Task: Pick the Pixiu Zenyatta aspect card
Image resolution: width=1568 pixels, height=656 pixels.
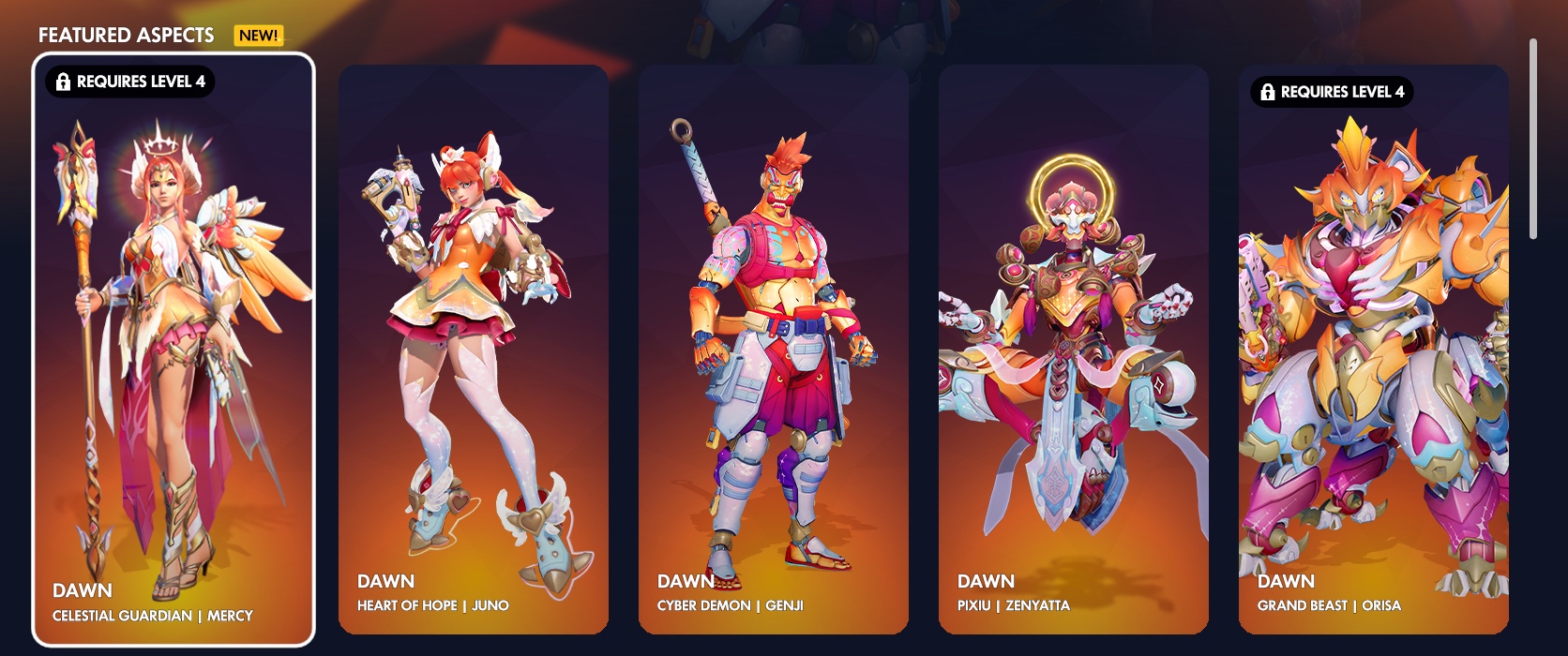Action: (1074, 349)
